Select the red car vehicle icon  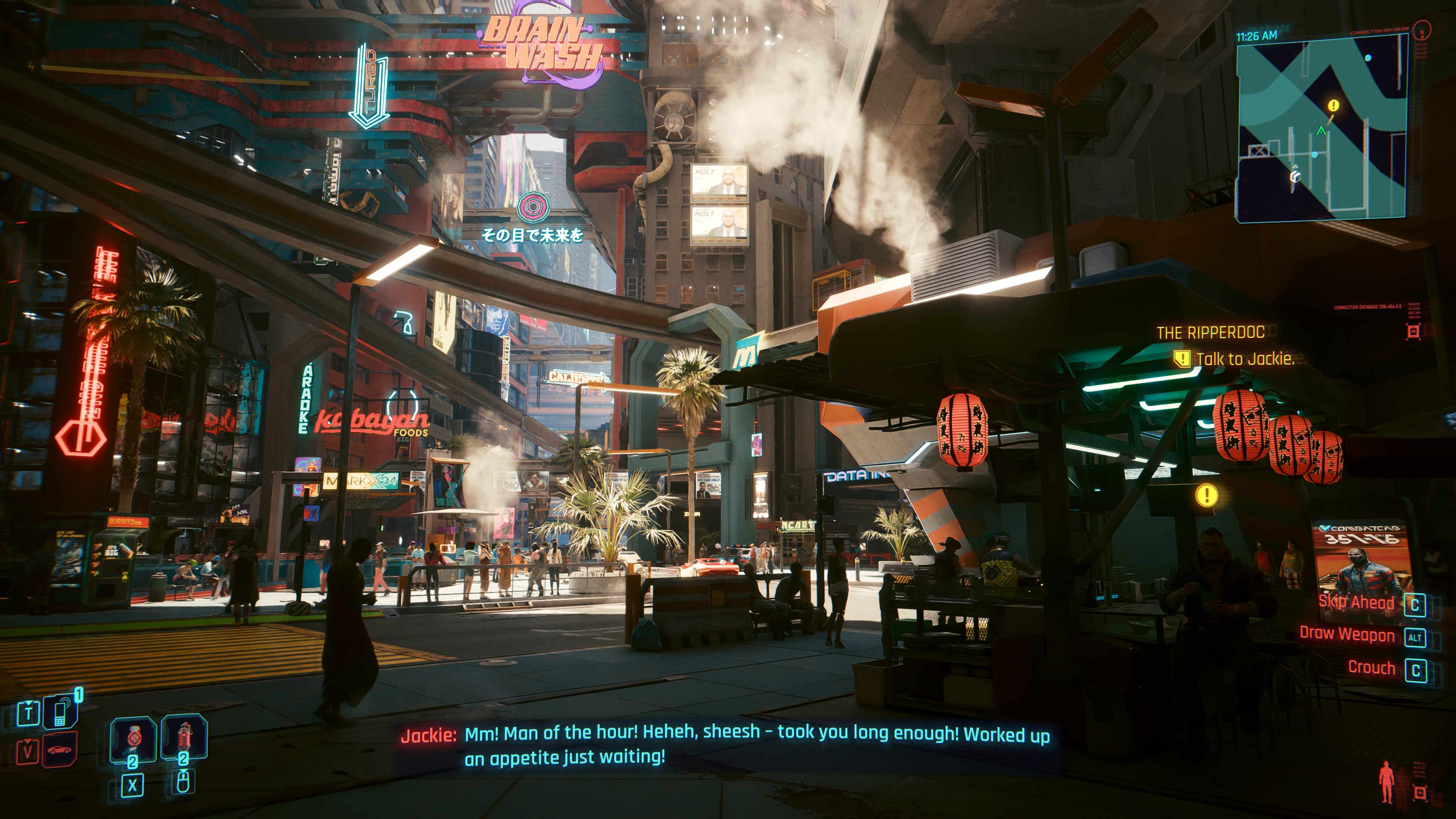tap(60, 750)
